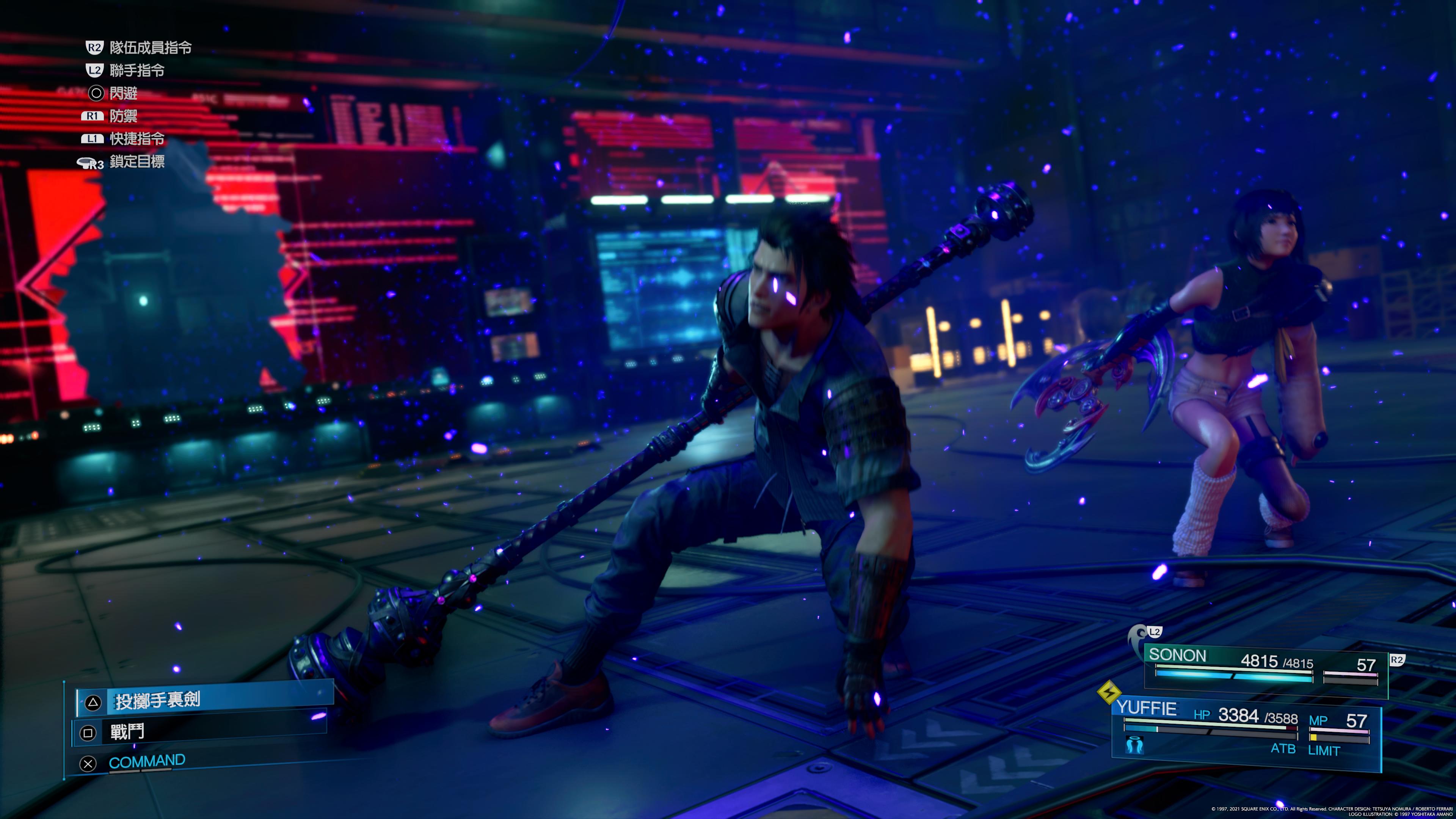
Task: Inspect the blue status effect icon
Action: click(x=1134, y=746)
